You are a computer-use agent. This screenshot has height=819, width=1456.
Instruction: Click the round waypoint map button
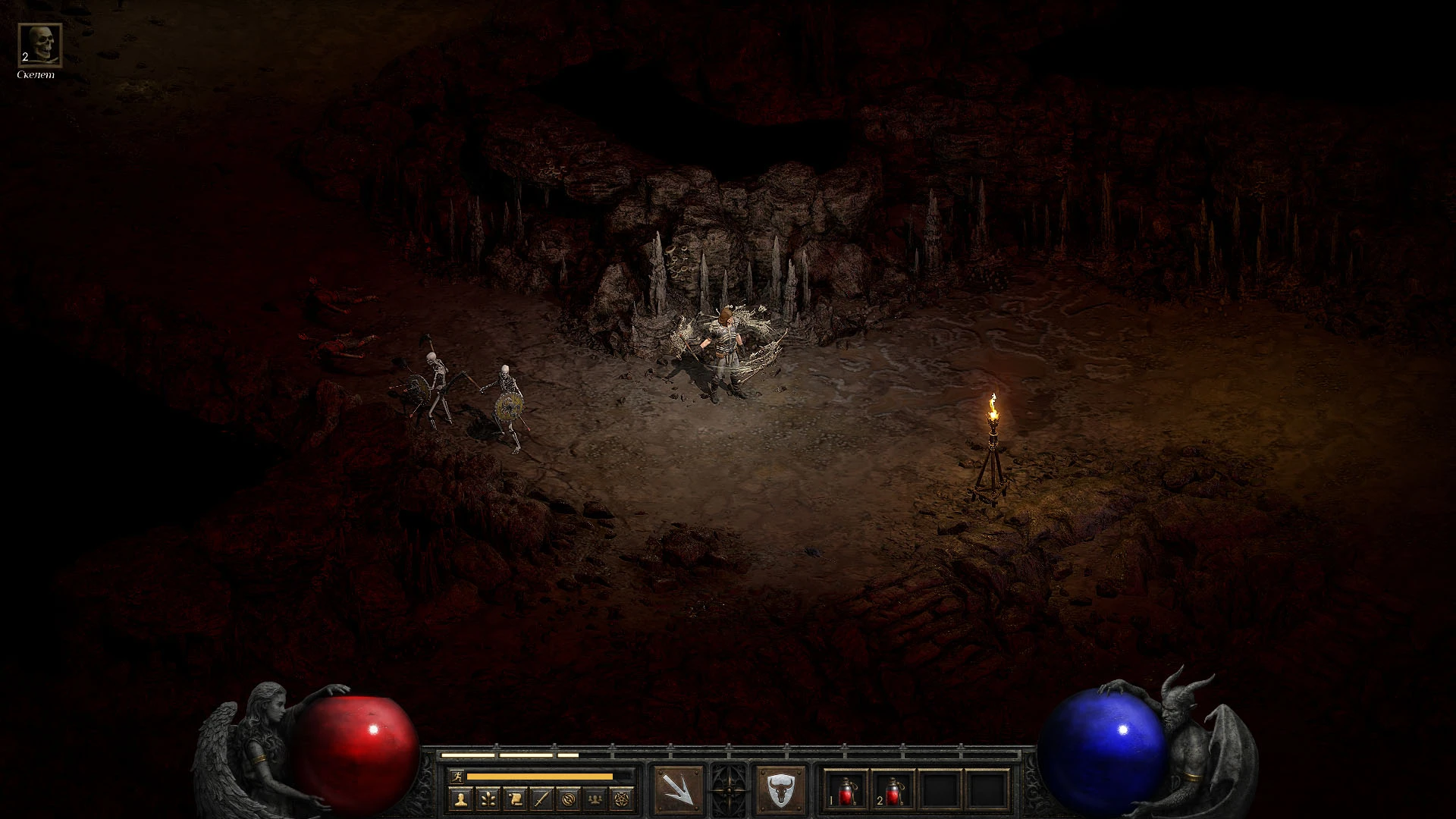tap(569, 798)
